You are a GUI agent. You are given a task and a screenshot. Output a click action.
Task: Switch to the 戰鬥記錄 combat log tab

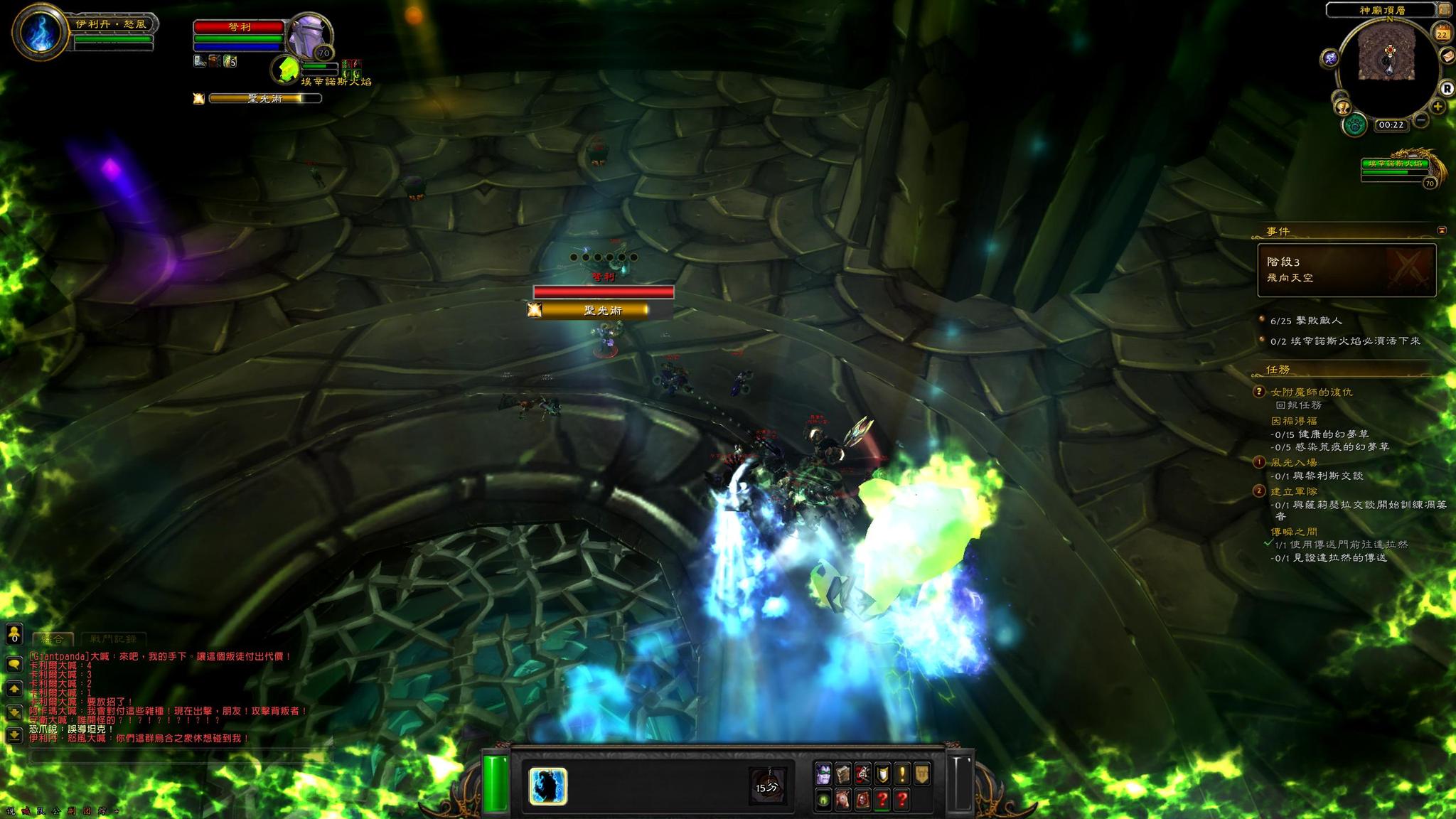coord(114,639)
